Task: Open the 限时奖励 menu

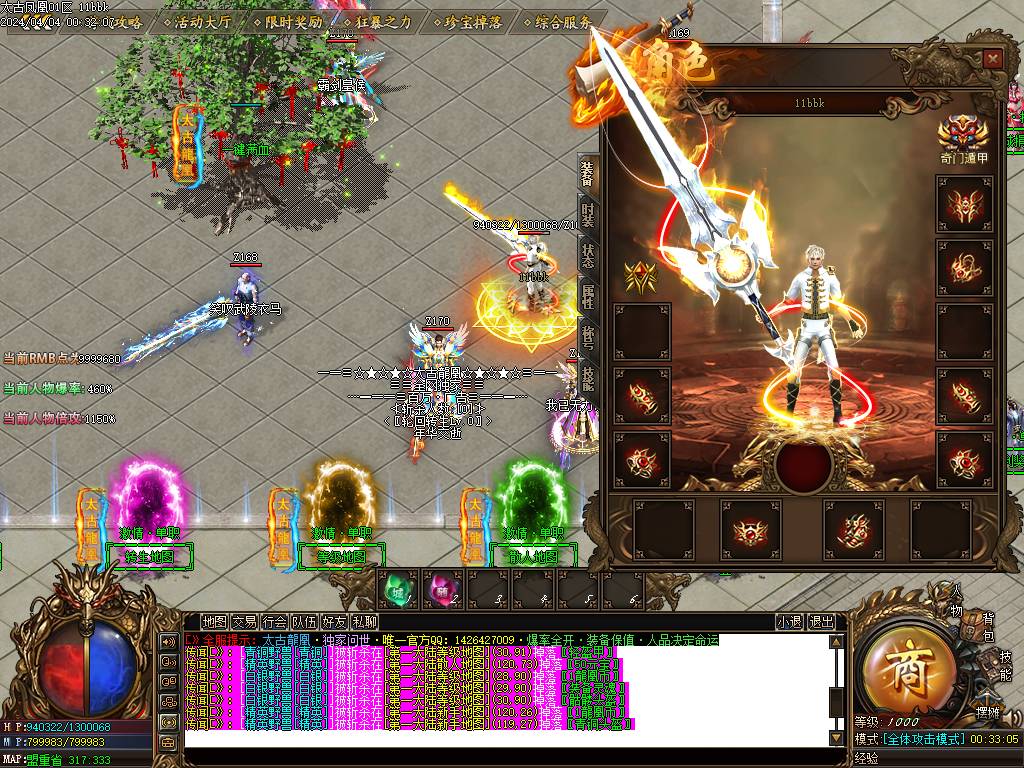Action: pyautogui.click(x=287, y=22)
